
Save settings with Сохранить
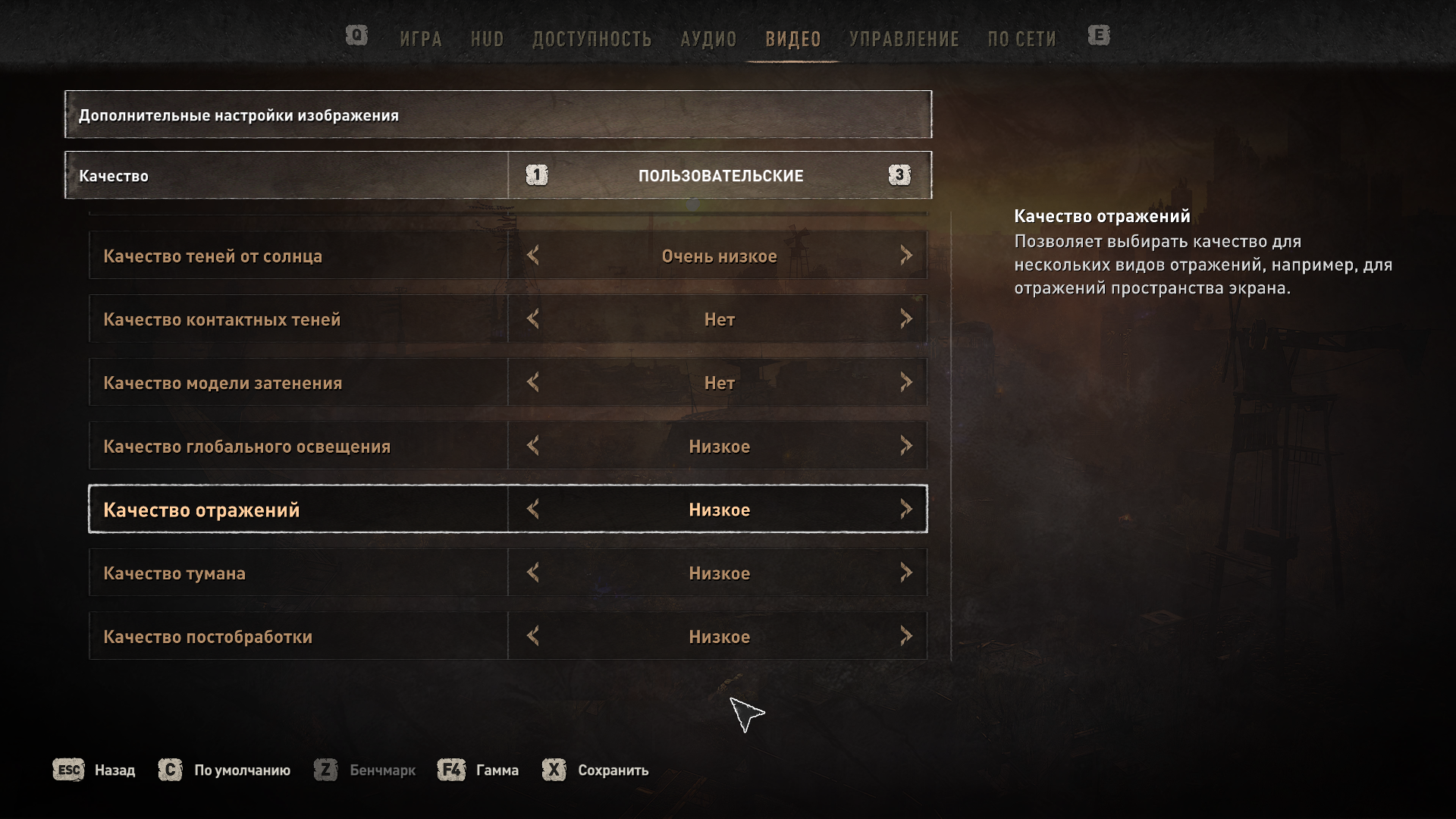coord(596,770)
